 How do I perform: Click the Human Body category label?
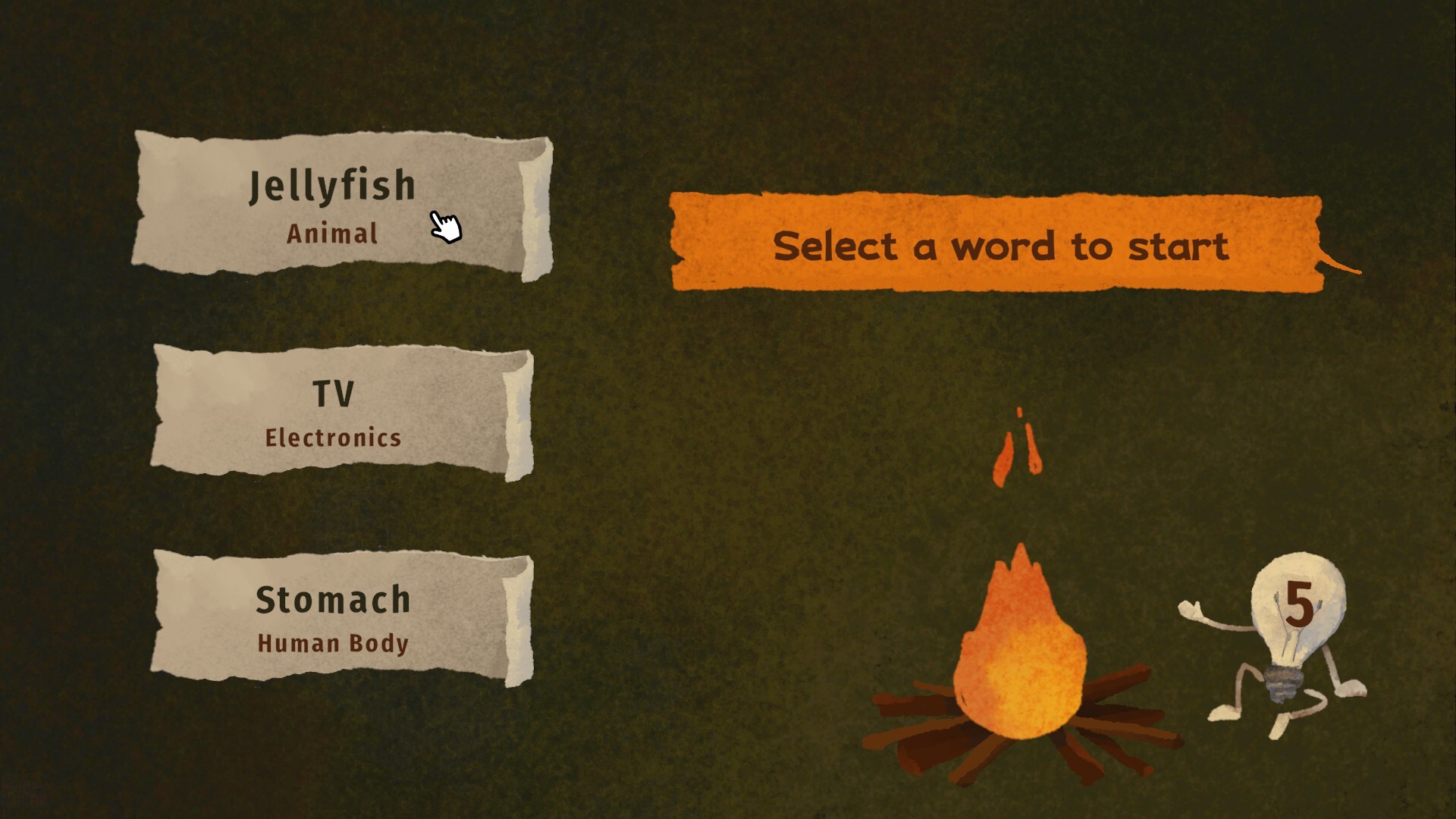click(x=332, y=643)
